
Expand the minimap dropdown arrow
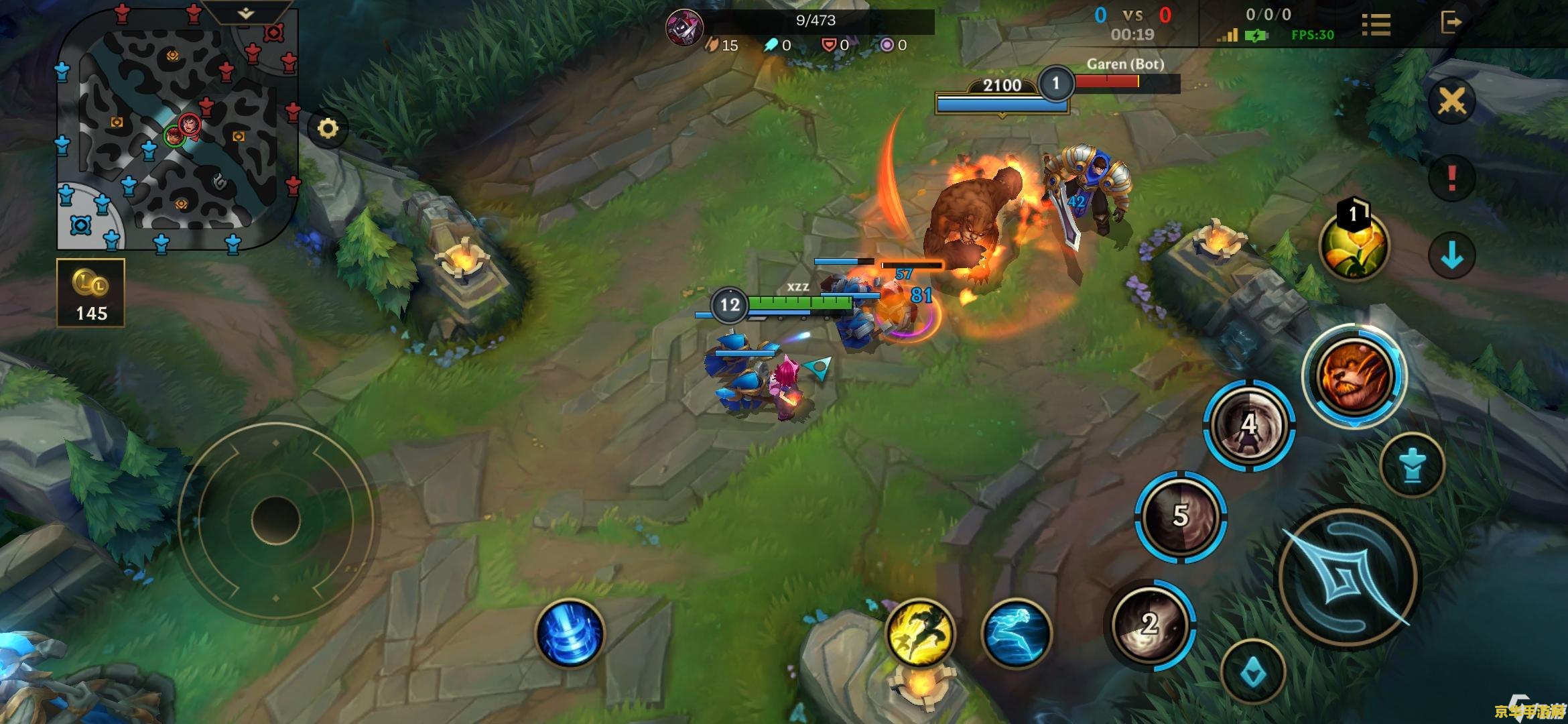[x=246, y=13]
